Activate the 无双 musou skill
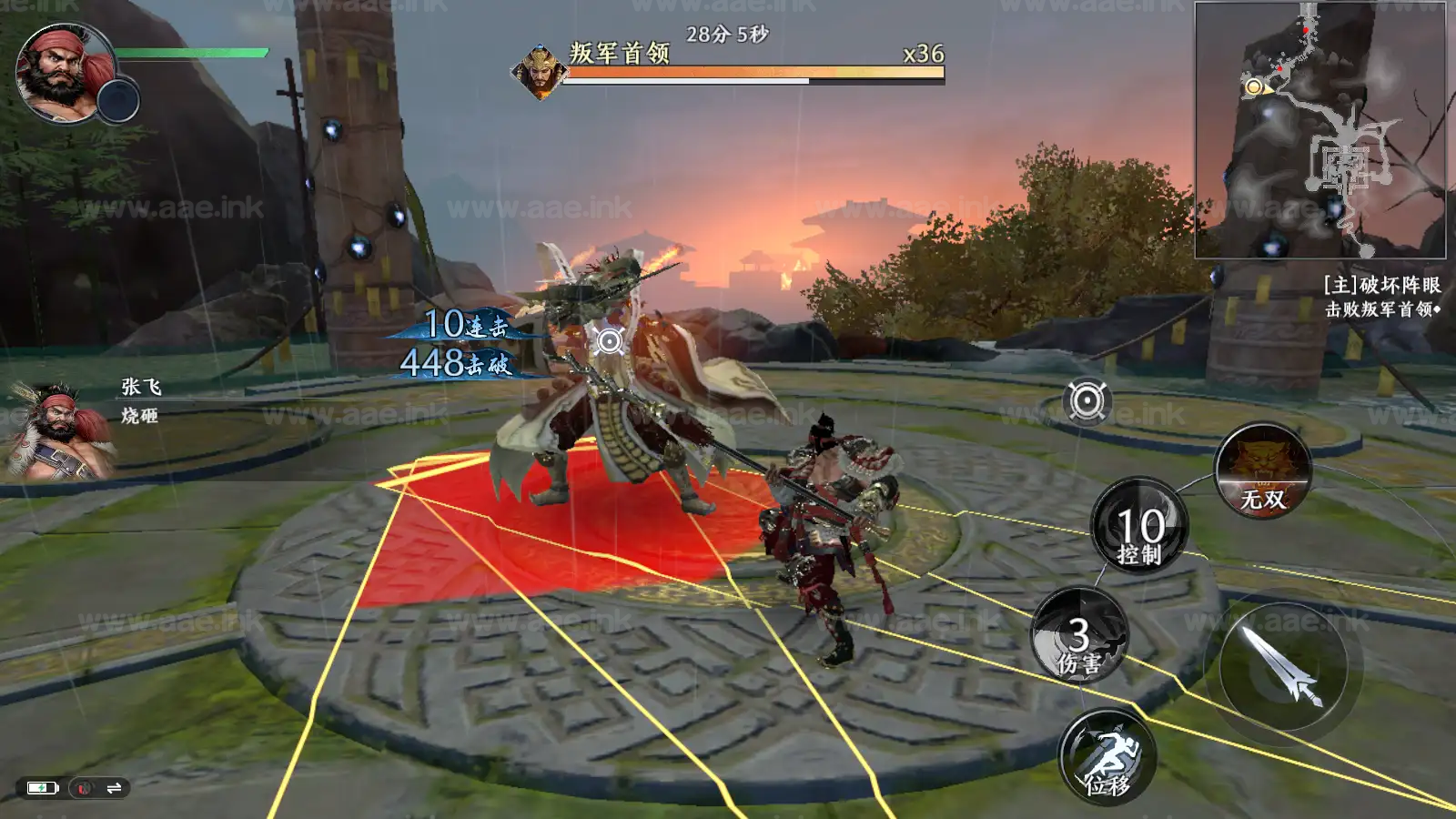The width and height of the screenshot is (1456, 819). (1263, 471)
